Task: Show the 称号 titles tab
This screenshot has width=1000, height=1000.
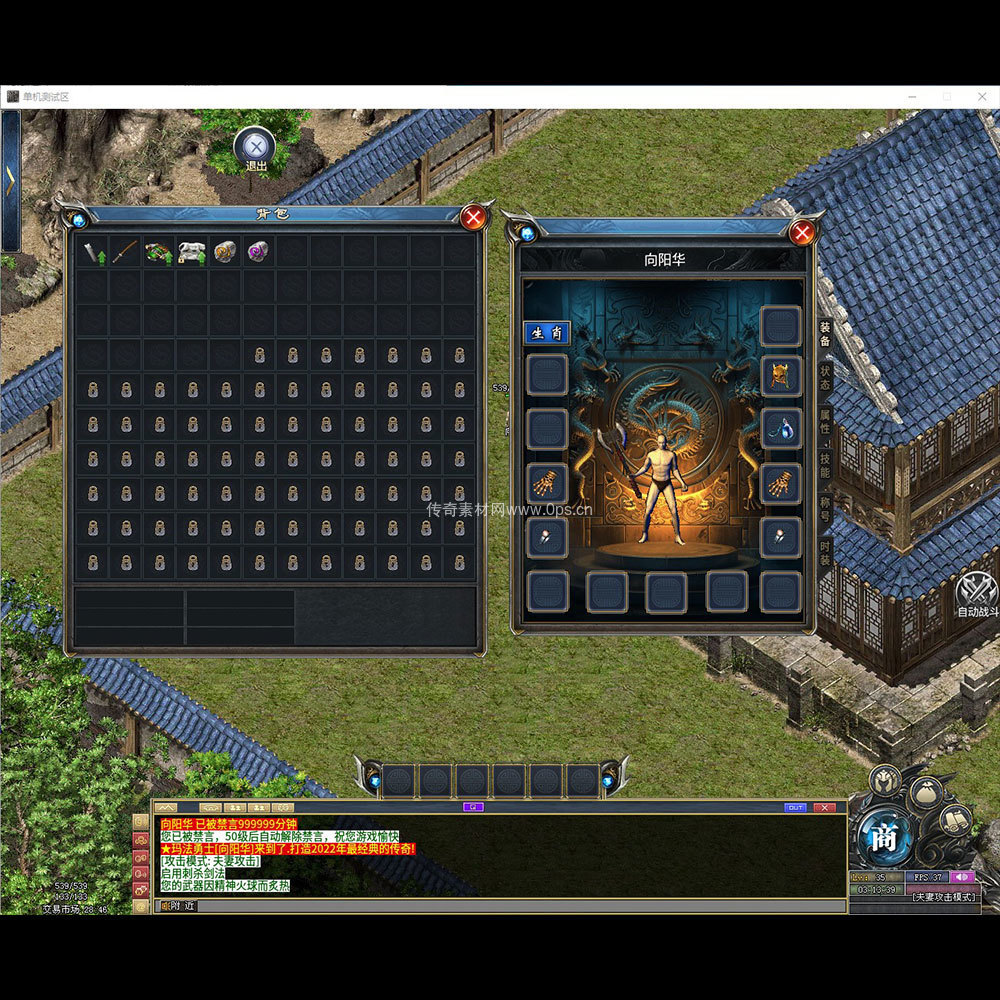Action: click(825, 508)
